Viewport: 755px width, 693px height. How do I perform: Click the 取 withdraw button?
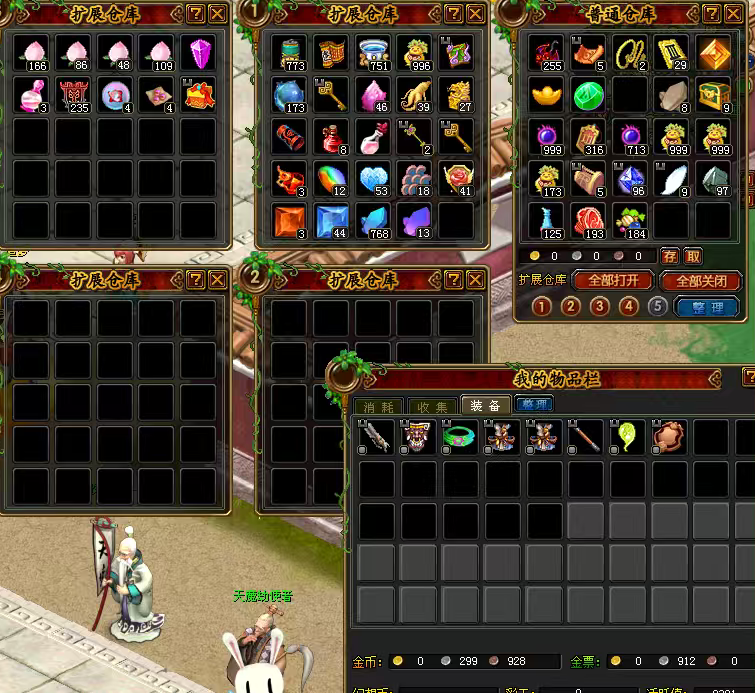click(693, 257)
